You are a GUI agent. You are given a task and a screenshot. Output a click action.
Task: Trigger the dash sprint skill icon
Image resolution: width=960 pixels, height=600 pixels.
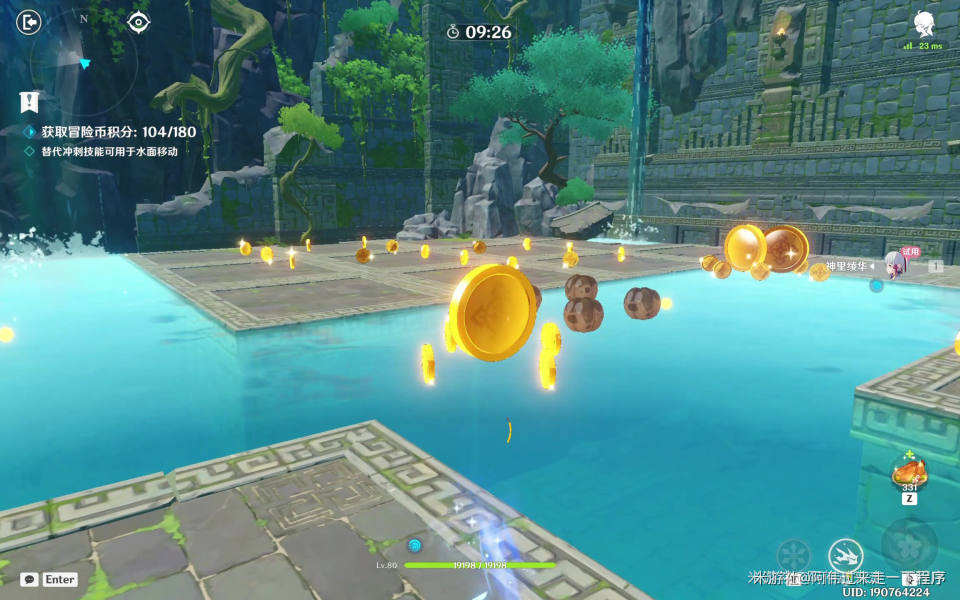[845, 555]
